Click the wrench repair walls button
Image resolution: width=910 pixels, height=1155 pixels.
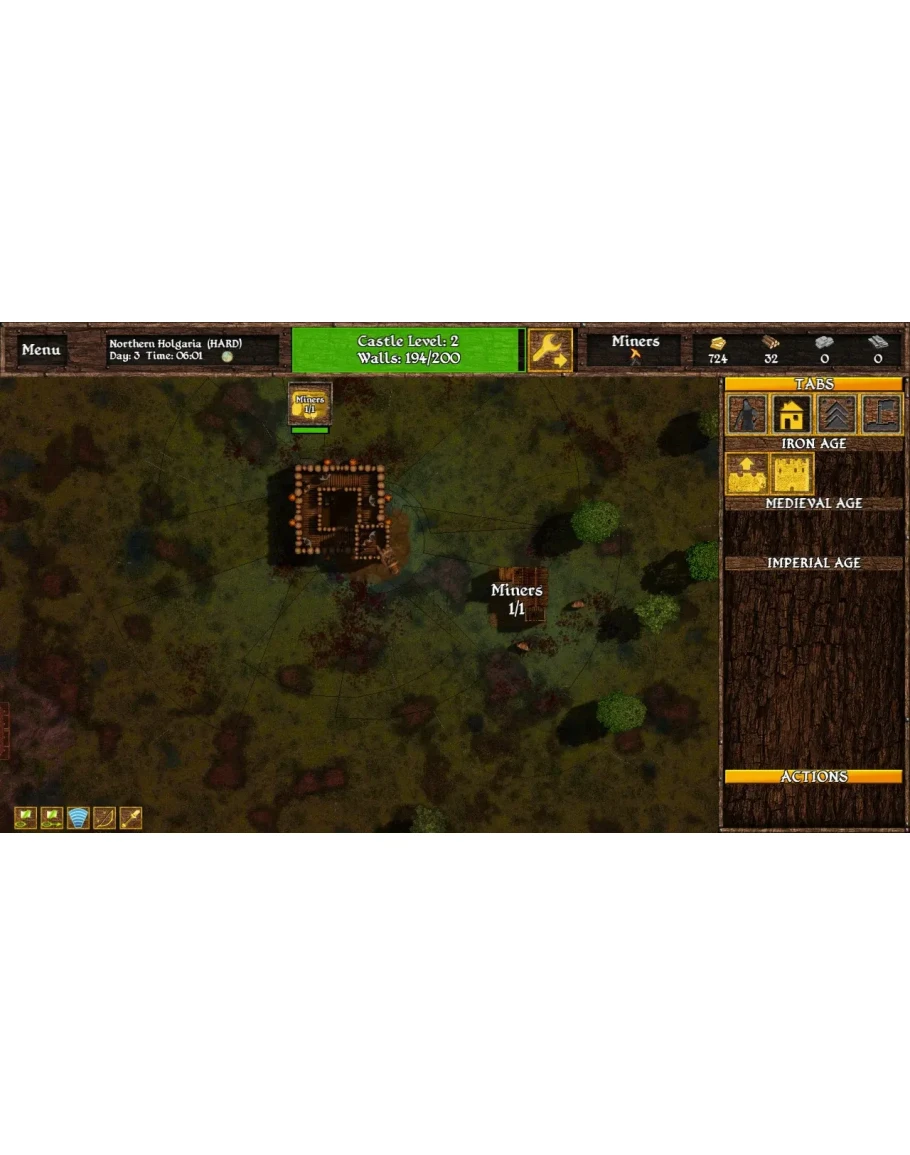(x=550, y=350)
